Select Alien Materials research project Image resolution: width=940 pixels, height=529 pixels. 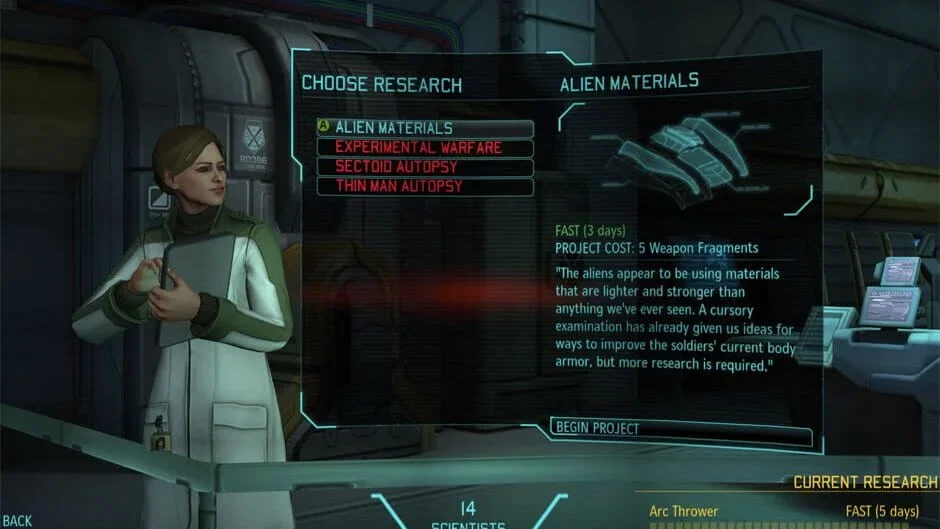[x=425, y=128]
